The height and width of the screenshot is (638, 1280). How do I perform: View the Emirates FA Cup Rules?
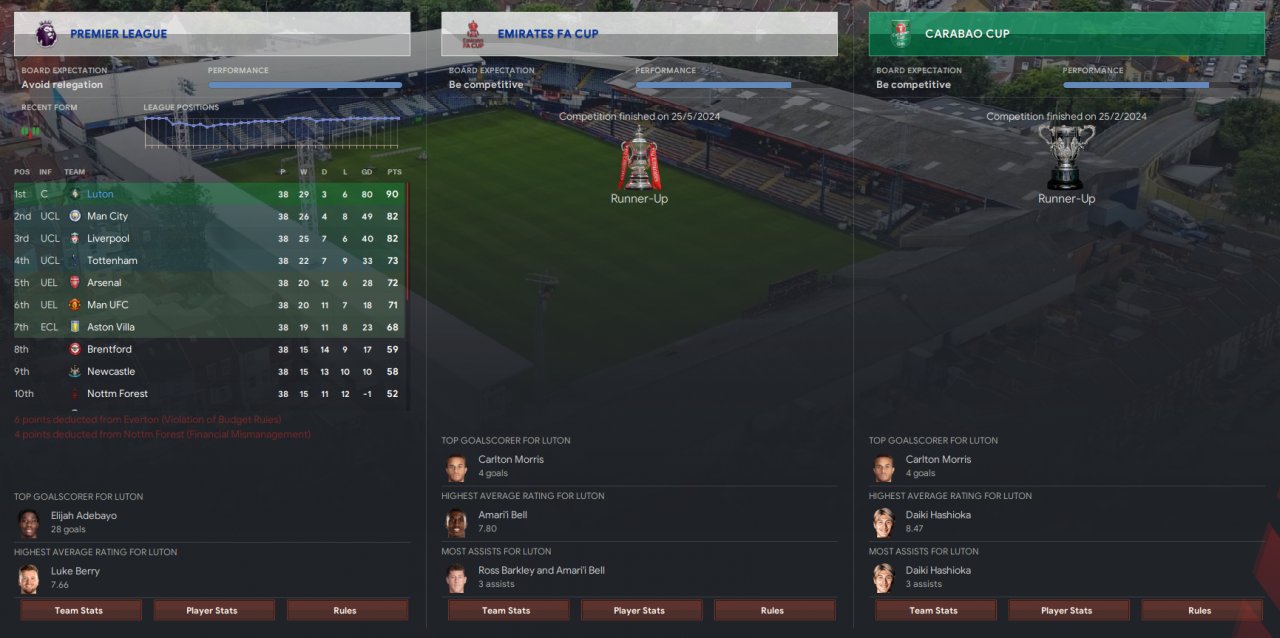772,610
